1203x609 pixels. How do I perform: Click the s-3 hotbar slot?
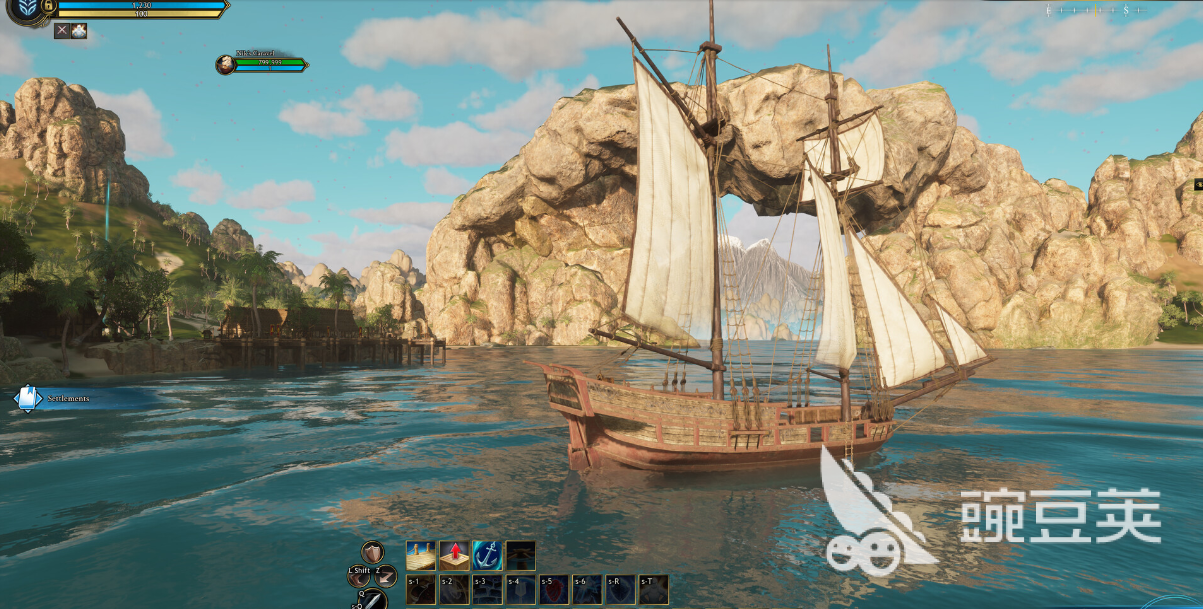coord(487,590)
